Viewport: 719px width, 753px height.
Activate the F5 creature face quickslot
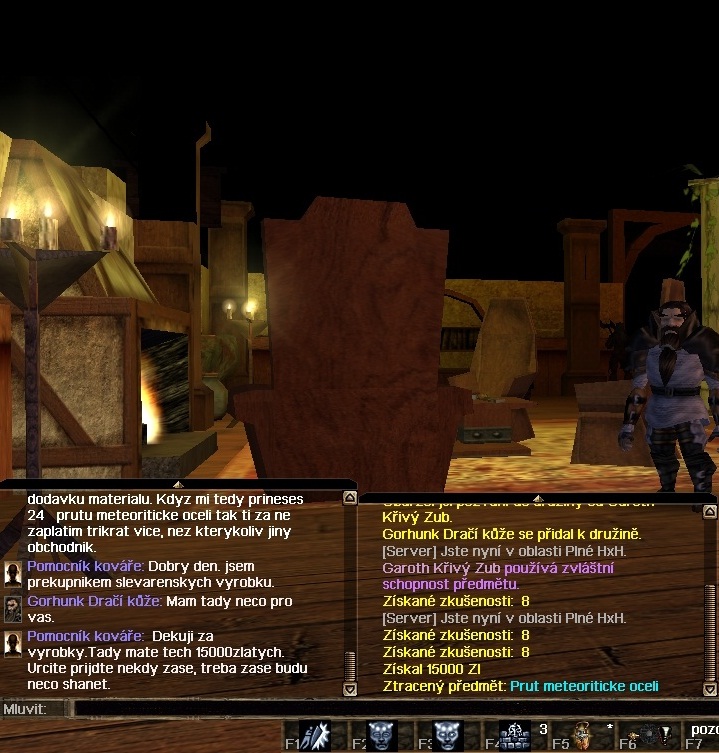(x=583, y=736)
